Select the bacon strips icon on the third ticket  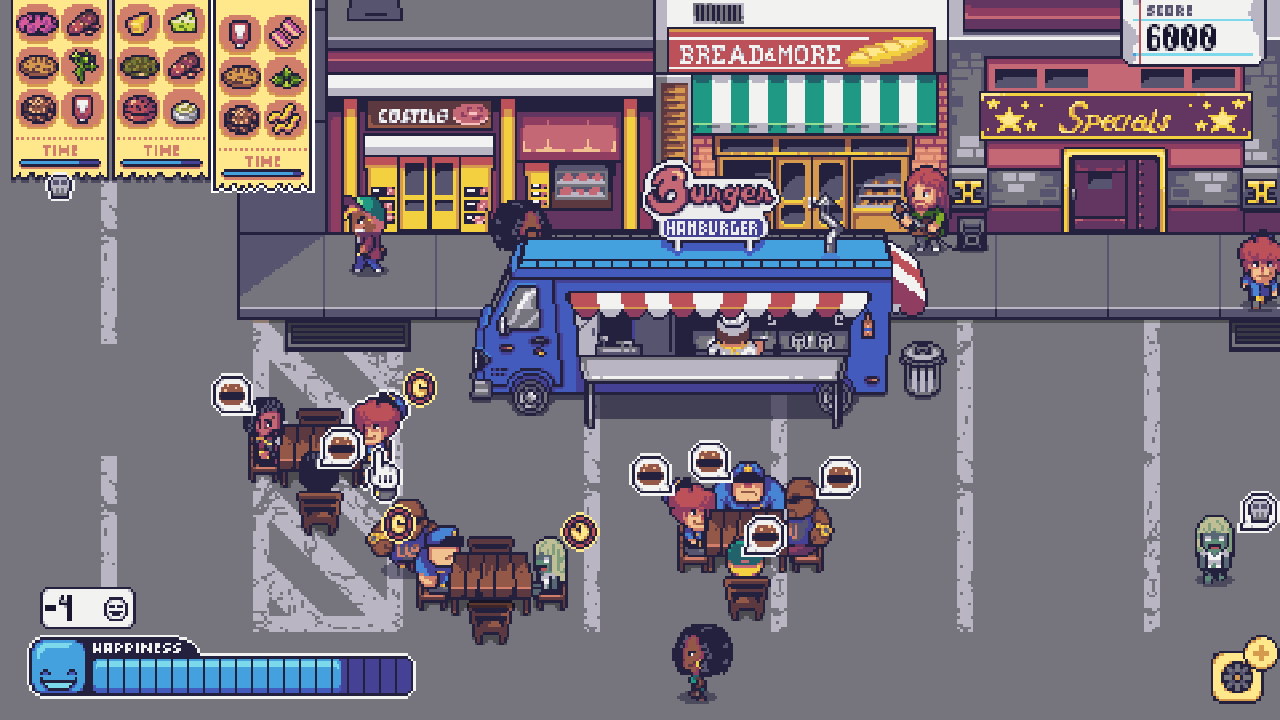pos(287,33)
